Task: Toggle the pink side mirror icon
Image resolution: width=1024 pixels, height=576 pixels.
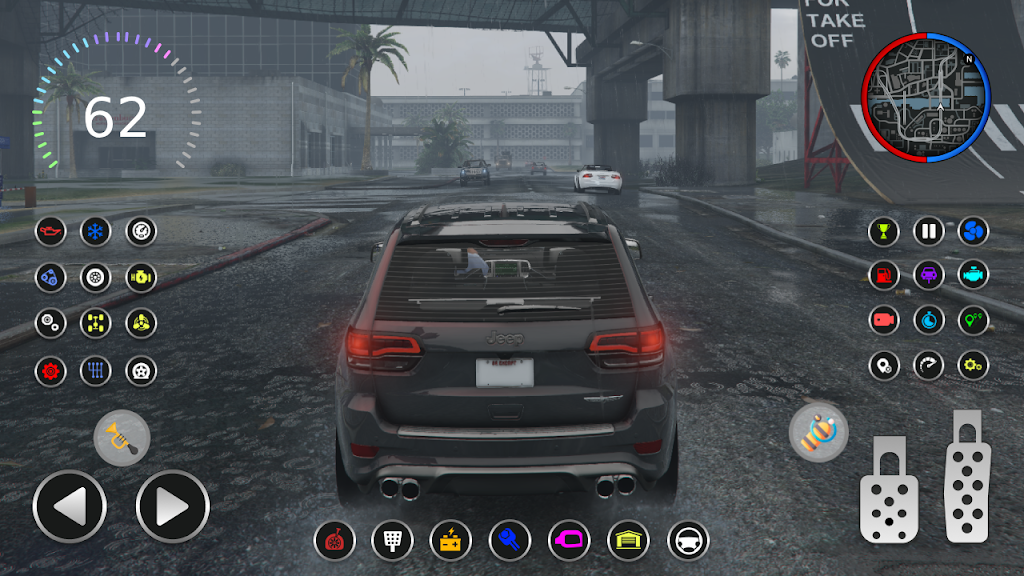Action: pos(569,541)
